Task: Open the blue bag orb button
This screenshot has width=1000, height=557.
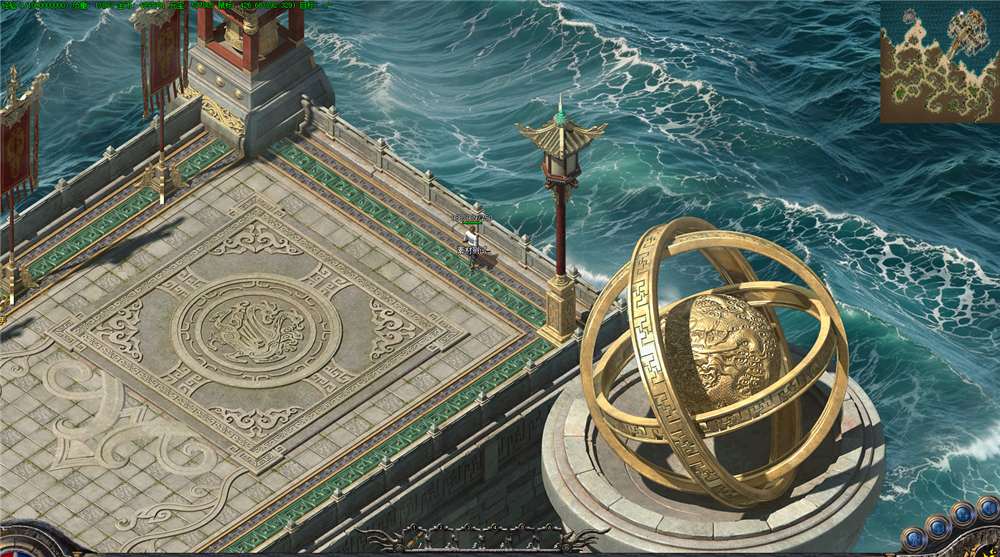Action: pyautogui.click(x=938, y=527)
